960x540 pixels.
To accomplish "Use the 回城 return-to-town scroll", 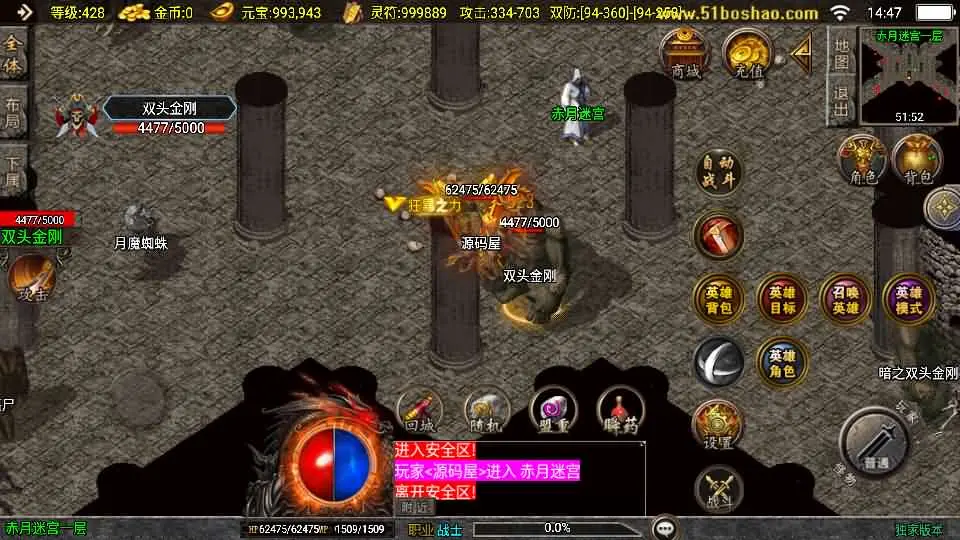I will click(420, 410).
